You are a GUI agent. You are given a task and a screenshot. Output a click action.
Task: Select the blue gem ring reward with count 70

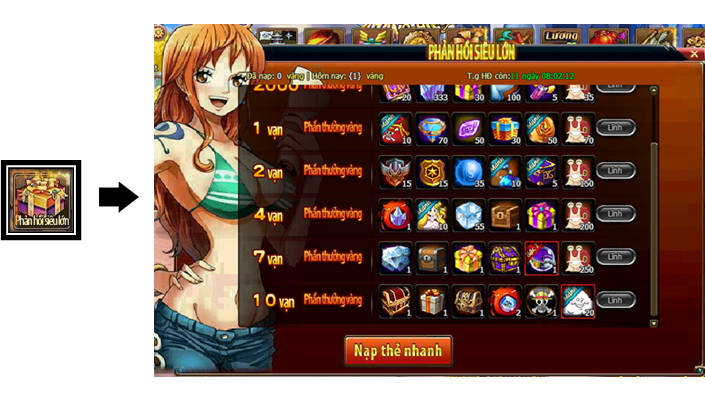tap(432, 129)
